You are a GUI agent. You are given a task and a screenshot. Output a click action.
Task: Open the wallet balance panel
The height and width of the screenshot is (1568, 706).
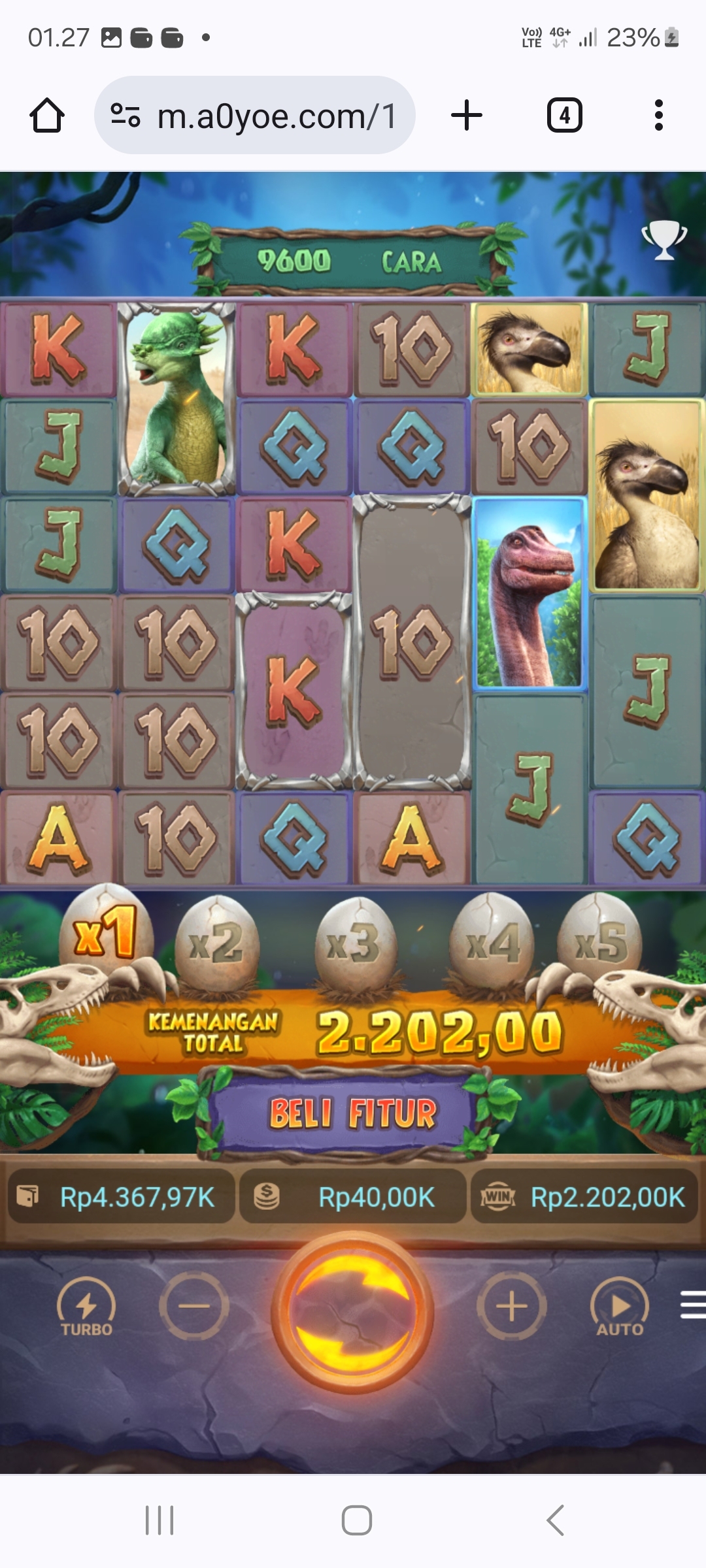[x=122, y=1198]
